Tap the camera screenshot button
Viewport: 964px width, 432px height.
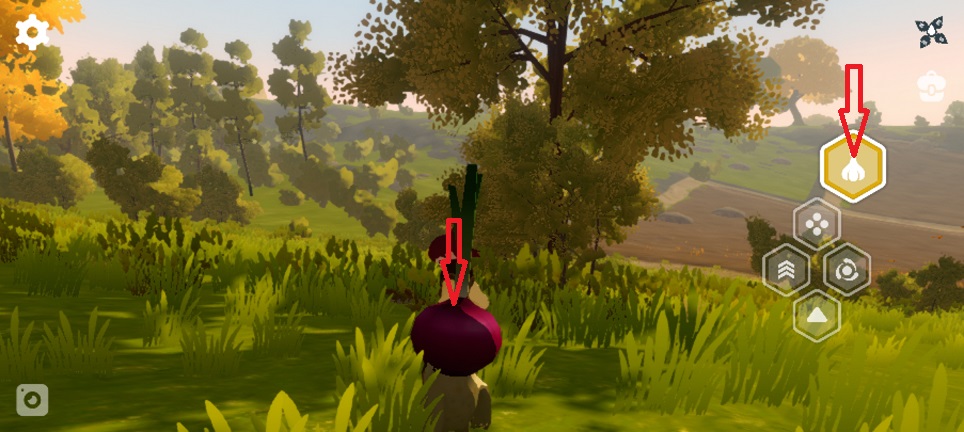click(32, 399)
